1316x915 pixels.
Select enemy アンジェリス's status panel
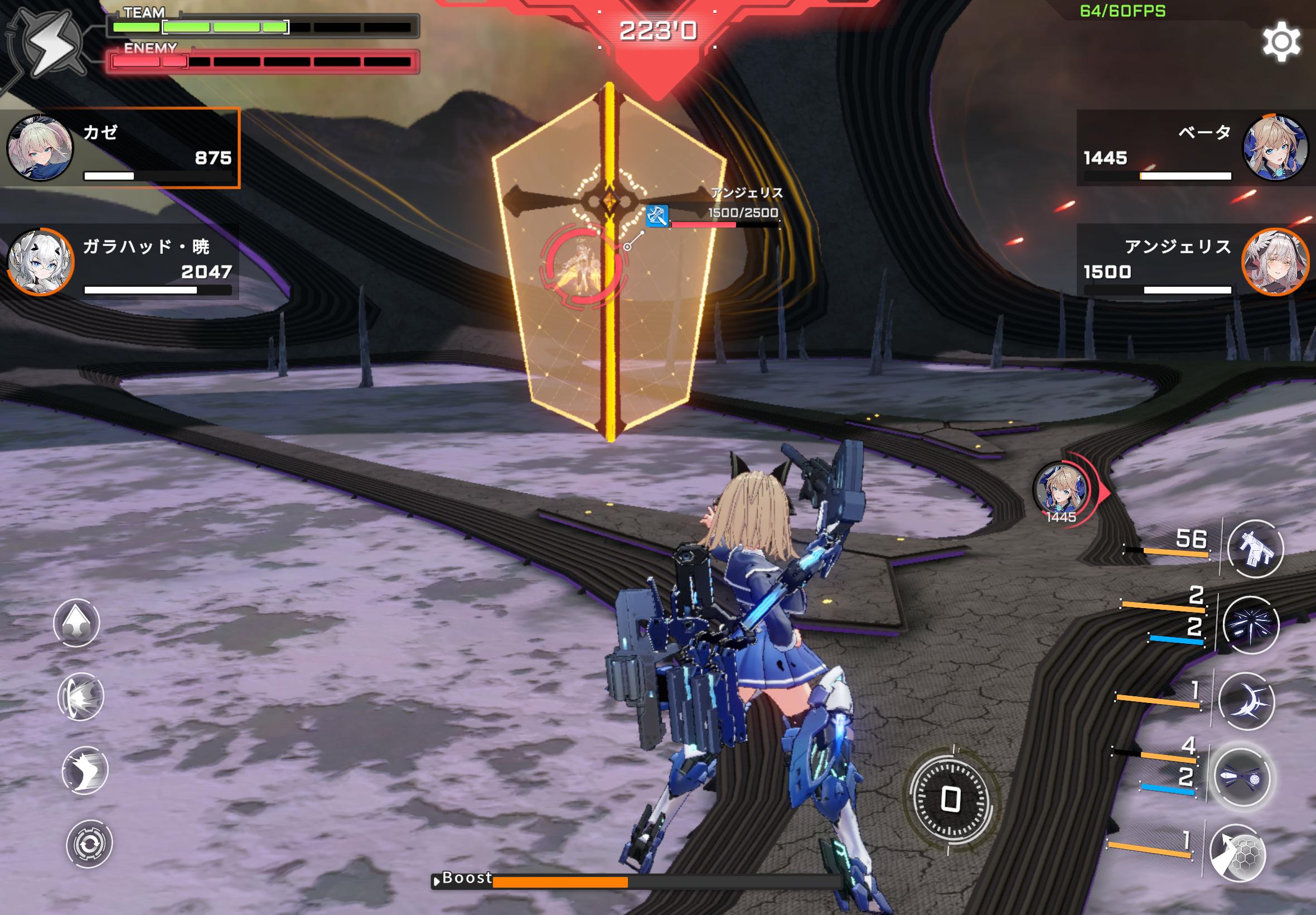(x=1195, y=262)
